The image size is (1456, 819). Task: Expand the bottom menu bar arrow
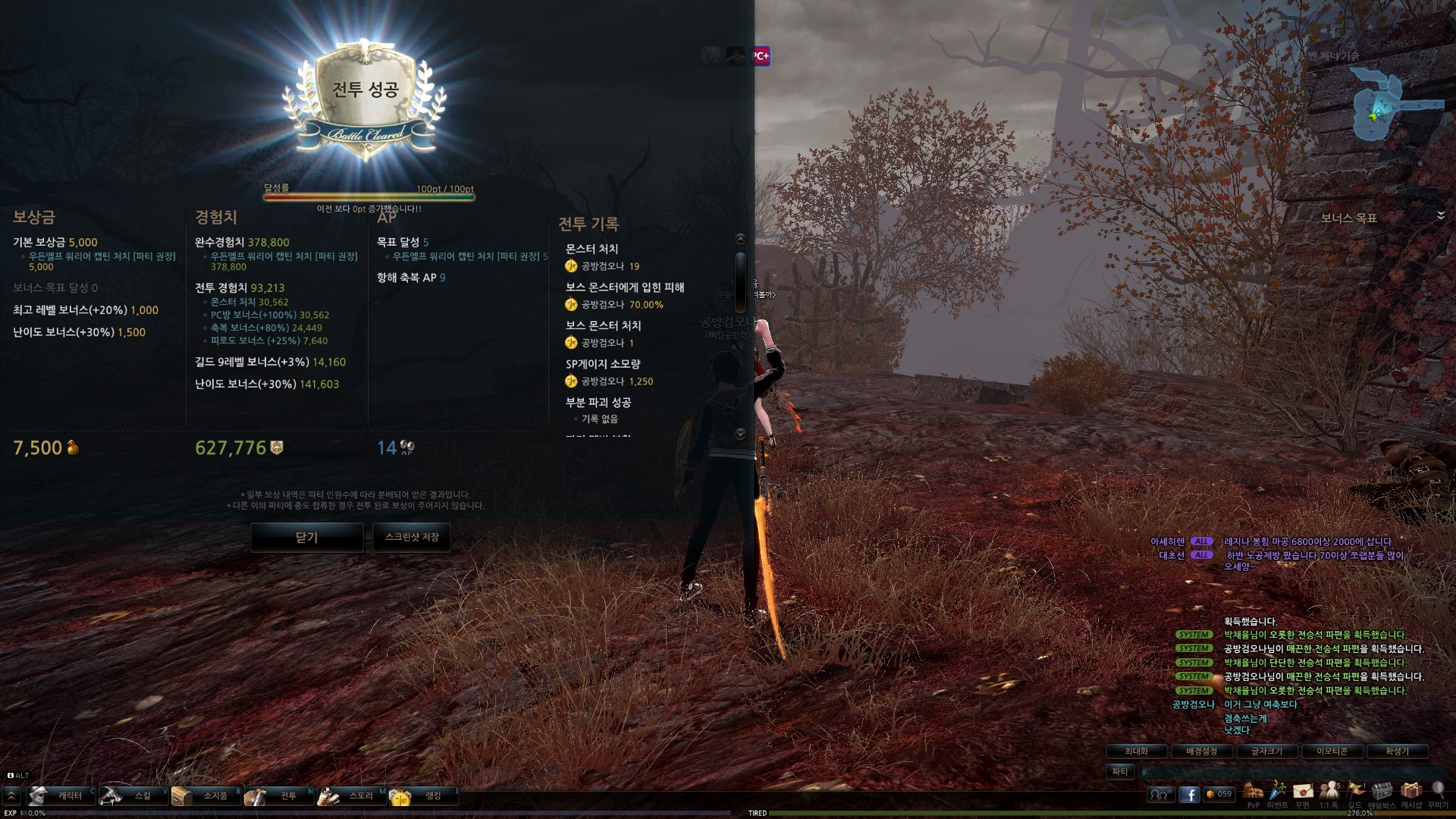11,795
